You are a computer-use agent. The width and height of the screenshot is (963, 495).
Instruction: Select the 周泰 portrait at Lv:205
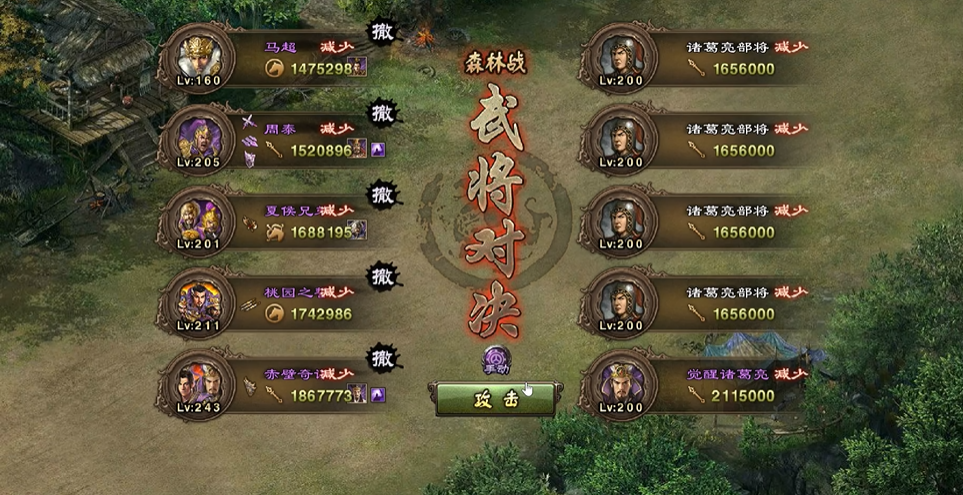(195, 136)
